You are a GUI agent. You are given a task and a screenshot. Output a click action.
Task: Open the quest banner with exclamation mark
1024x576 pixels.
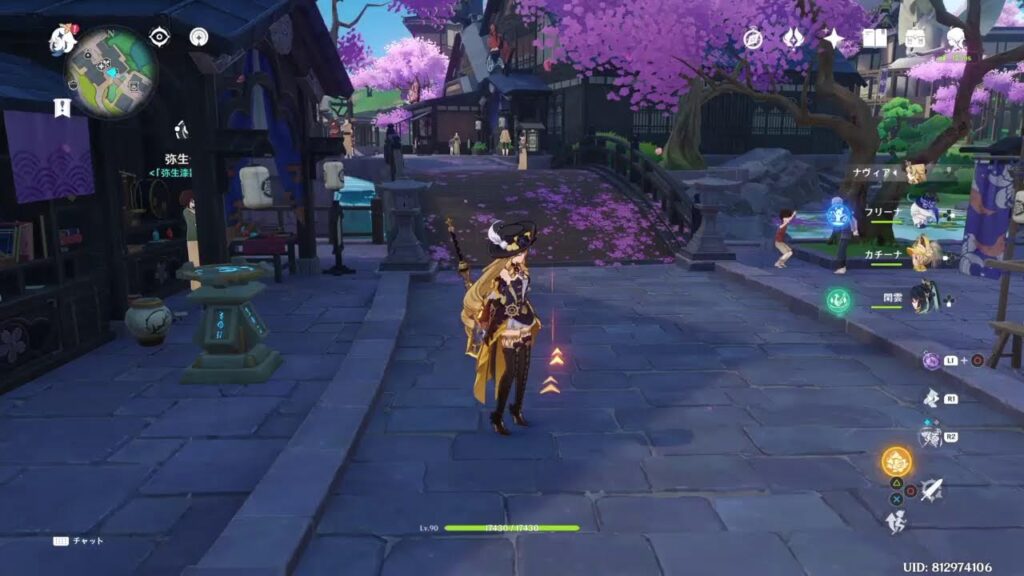click(62, 108)
